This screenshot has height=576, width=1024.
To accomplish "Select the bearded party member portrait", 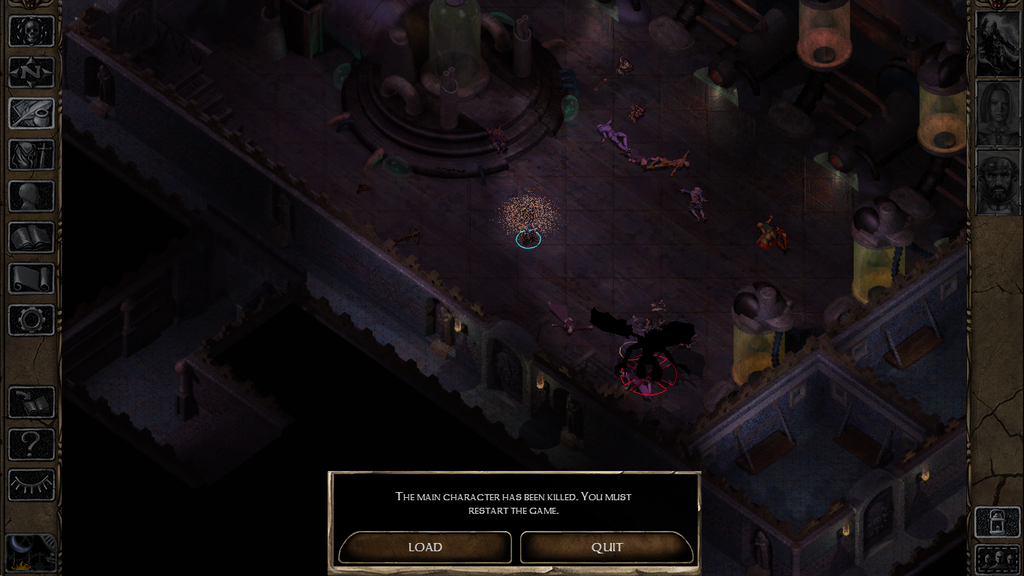I will pos(997,183).
